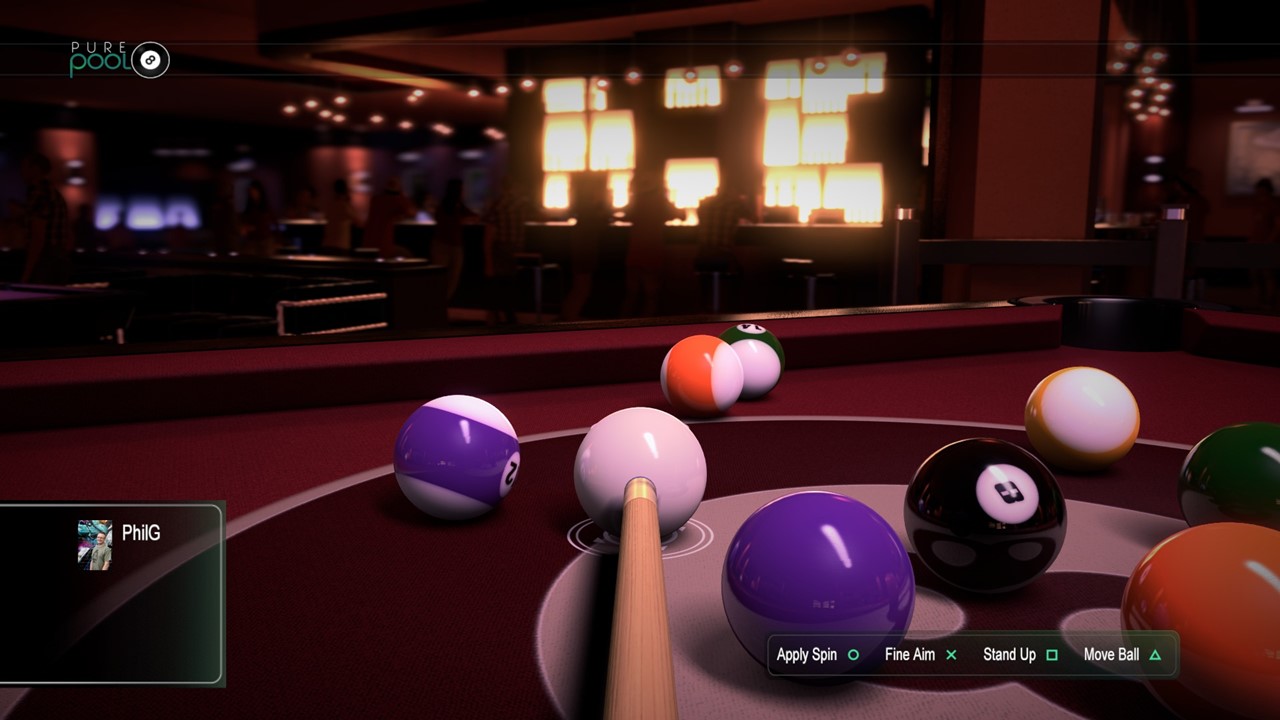Click the white cue ball
This screenshot has width=1280, height=720.
point(641,470)
